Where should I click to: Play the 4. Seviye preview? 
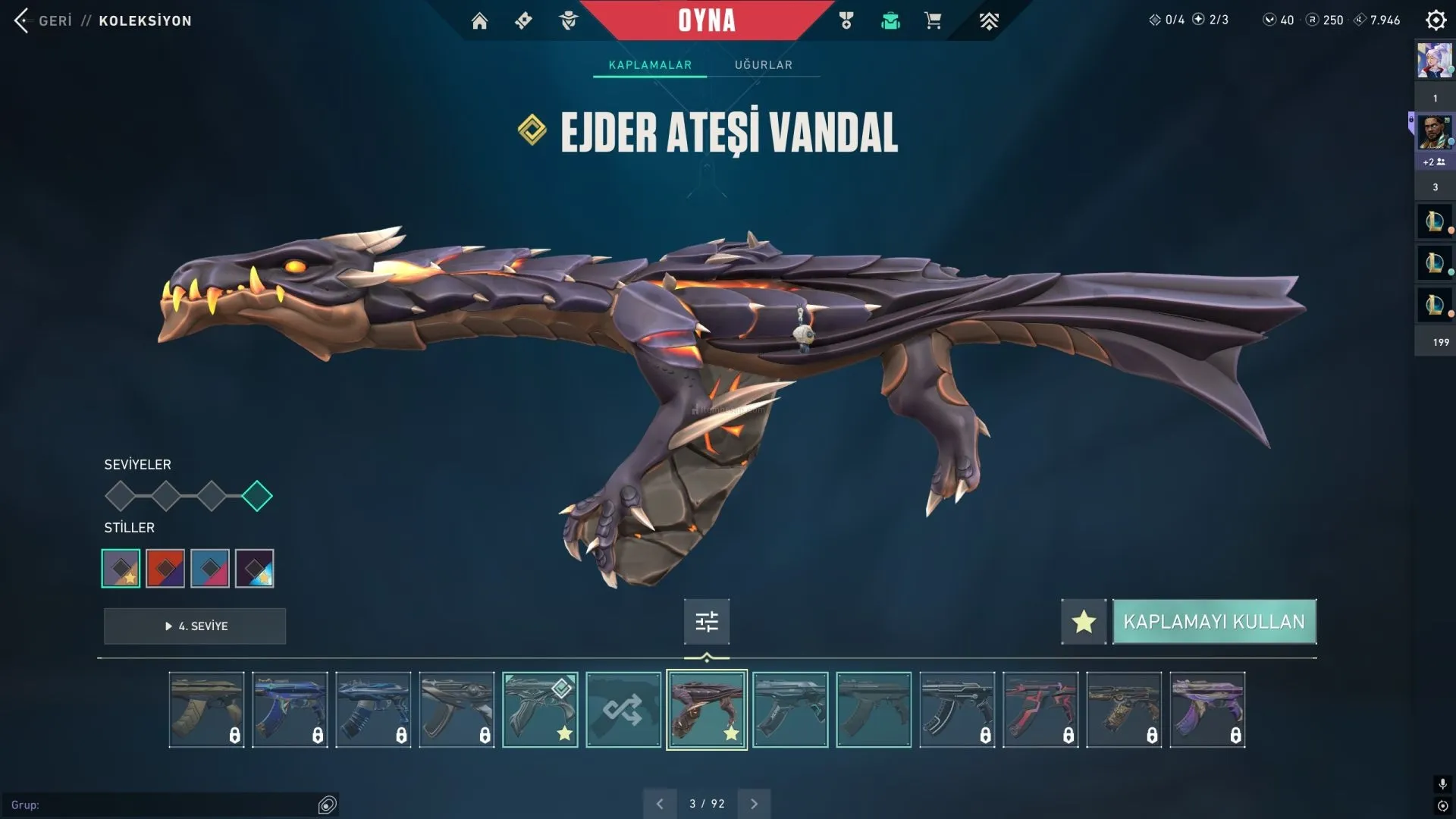click(x=195, y=626)
